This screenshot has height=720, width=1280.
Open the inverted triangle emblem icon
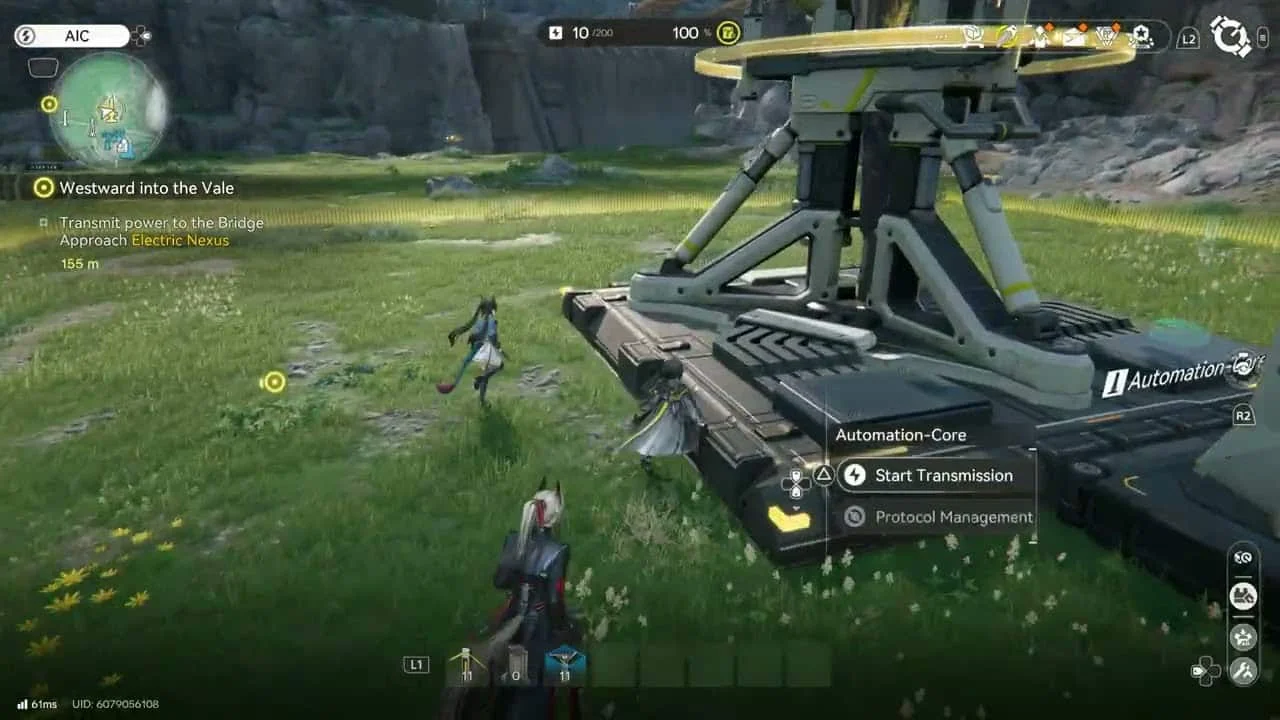1107,37
